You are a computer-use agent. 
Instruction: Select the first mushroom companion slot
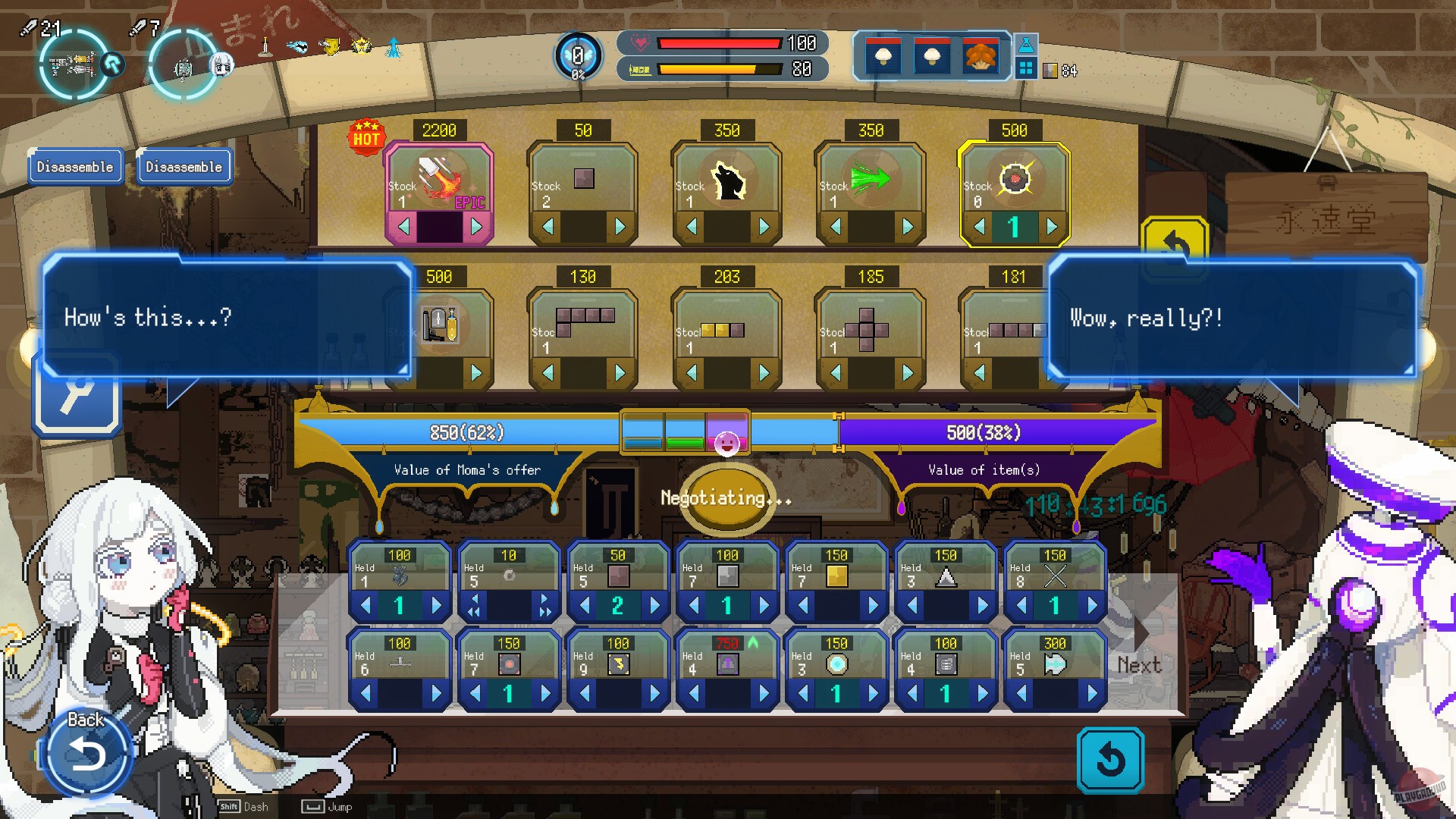point(884,55)
